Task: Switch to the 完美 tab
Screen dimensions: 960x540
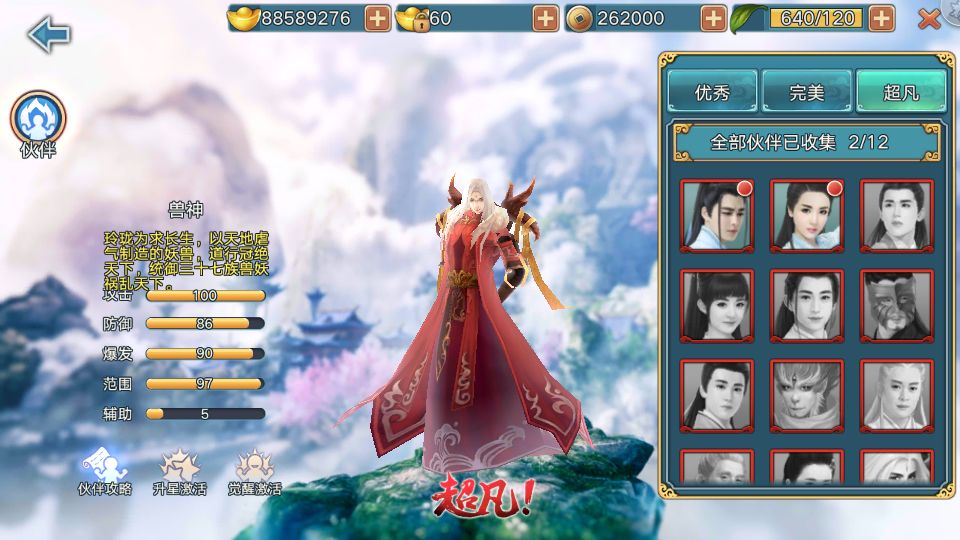Action: [806, 93]
